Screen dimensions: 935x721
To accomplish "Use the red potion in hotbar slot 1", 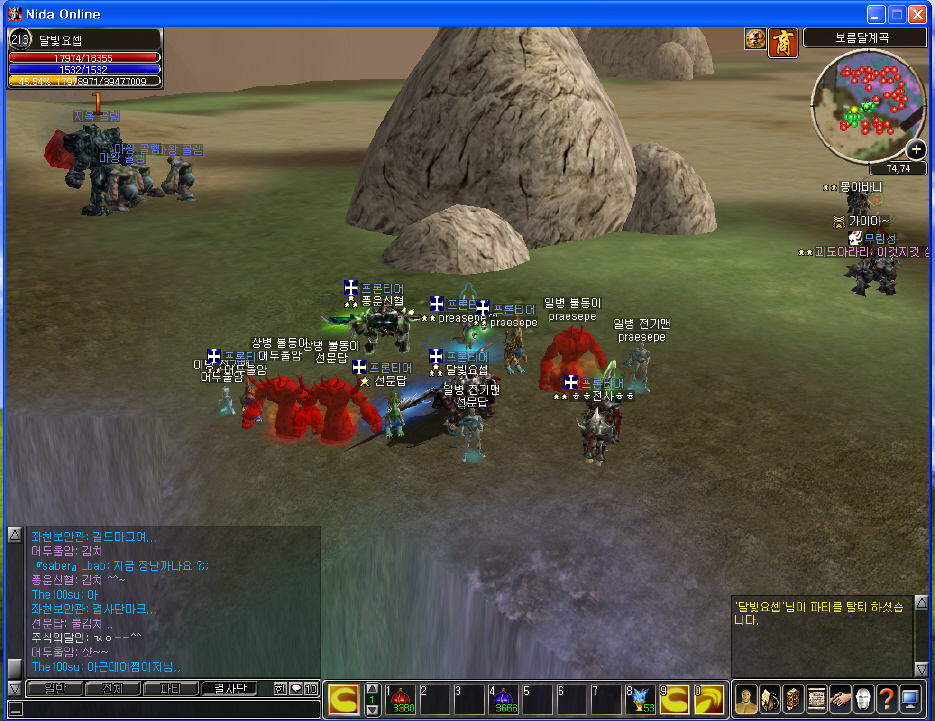I will (x=401, y=699).
